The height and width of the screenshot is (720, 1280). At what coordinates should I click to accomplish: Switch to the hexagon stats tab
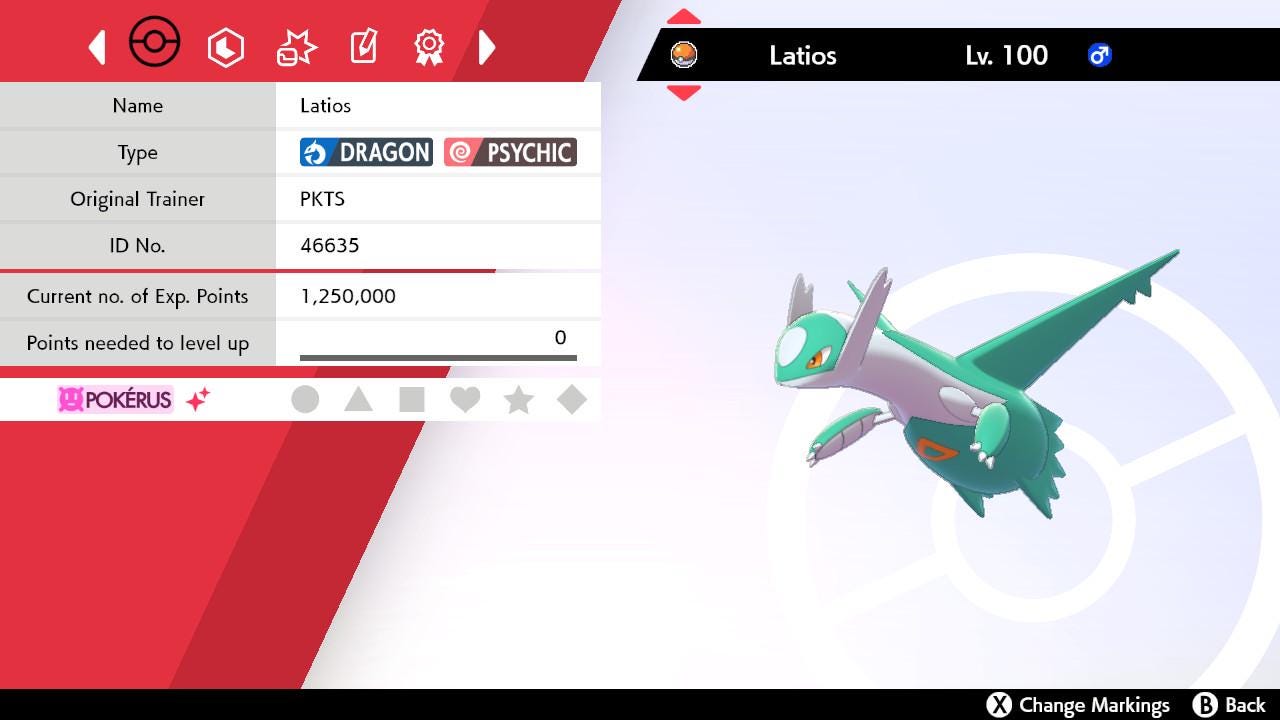[225, 47]
